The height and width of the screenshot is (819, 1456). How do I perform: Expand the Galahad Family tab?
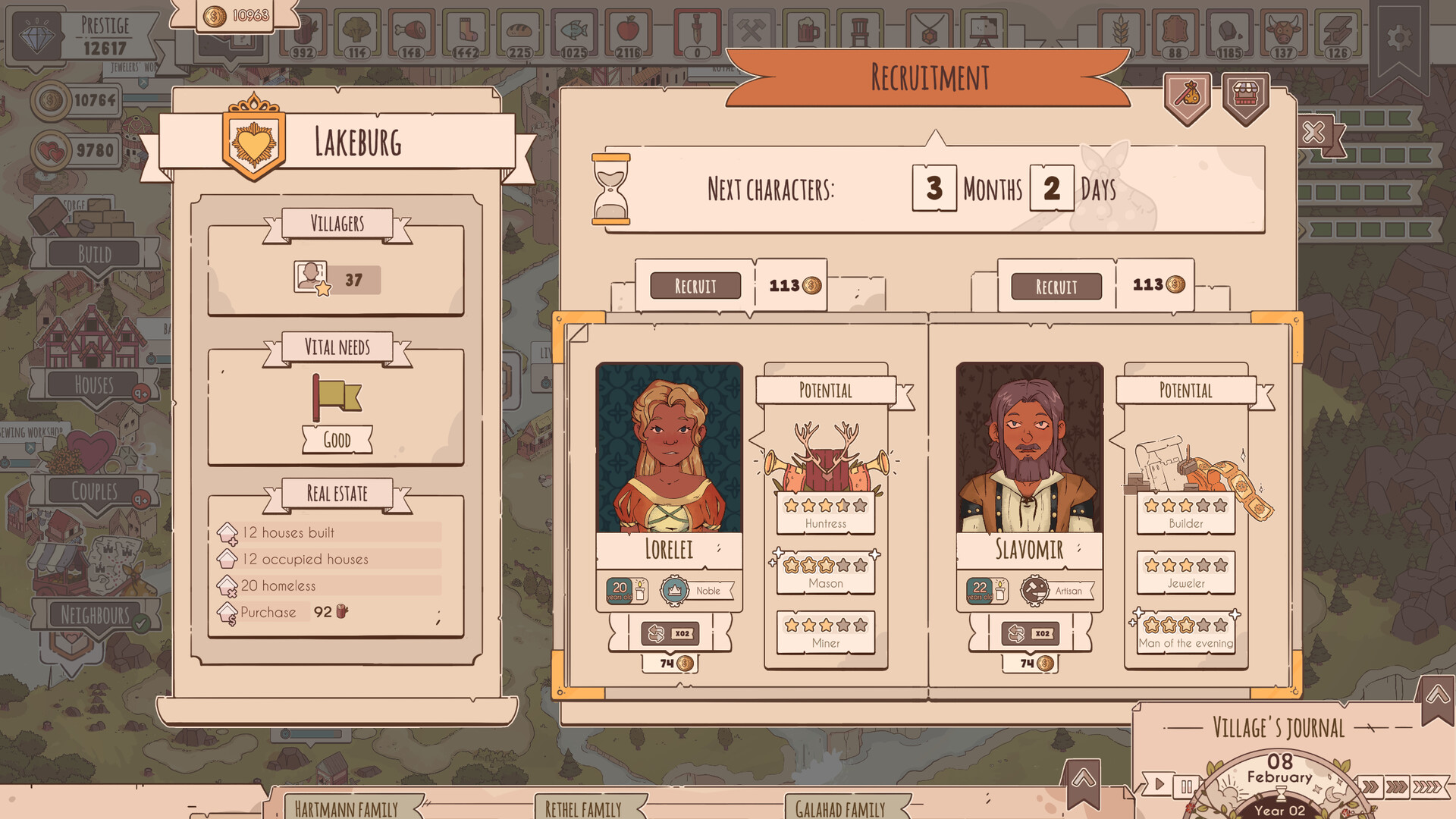(x=842, y=808)
